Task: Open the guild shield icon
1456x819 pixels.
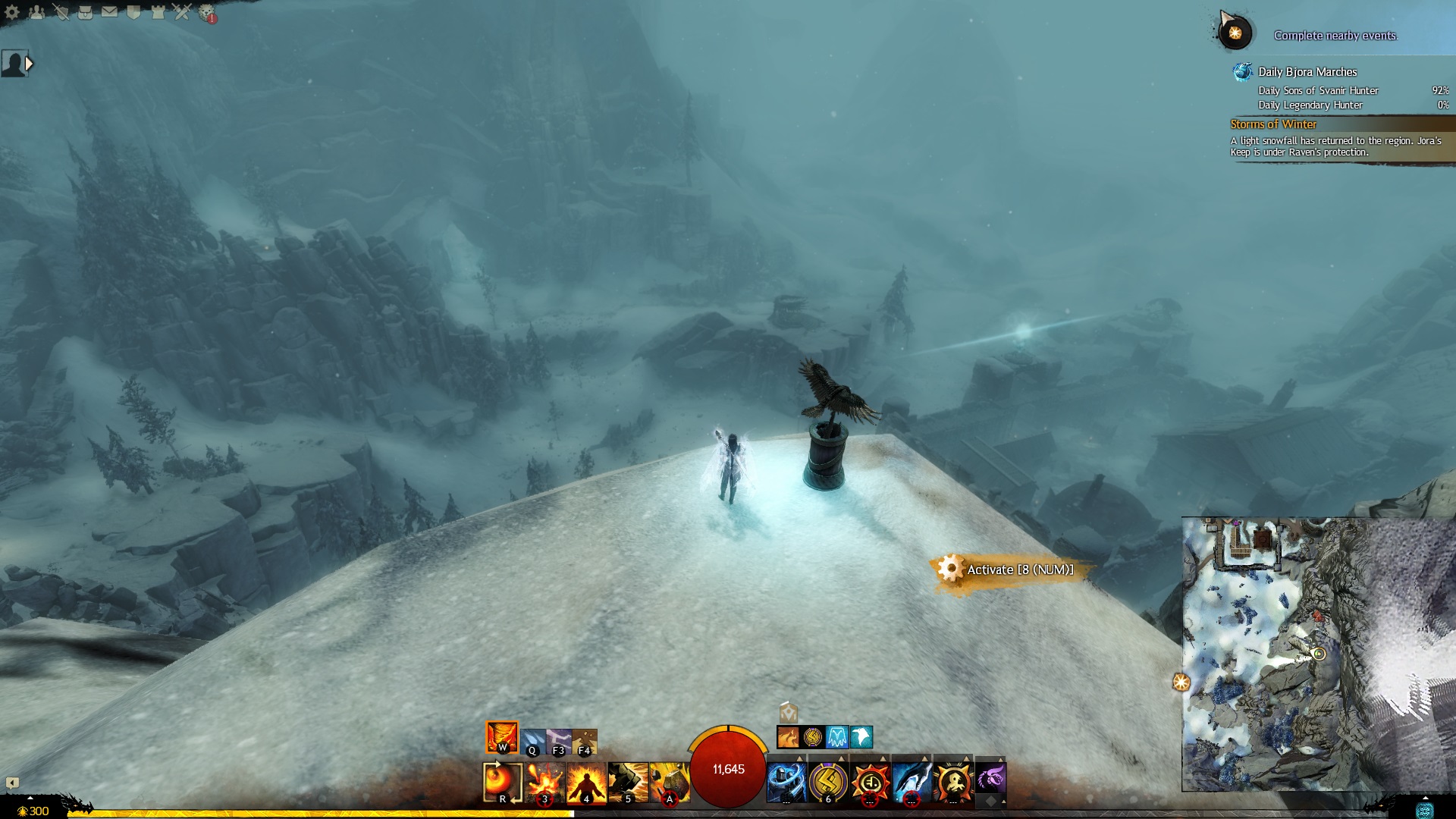Action: 134,12
